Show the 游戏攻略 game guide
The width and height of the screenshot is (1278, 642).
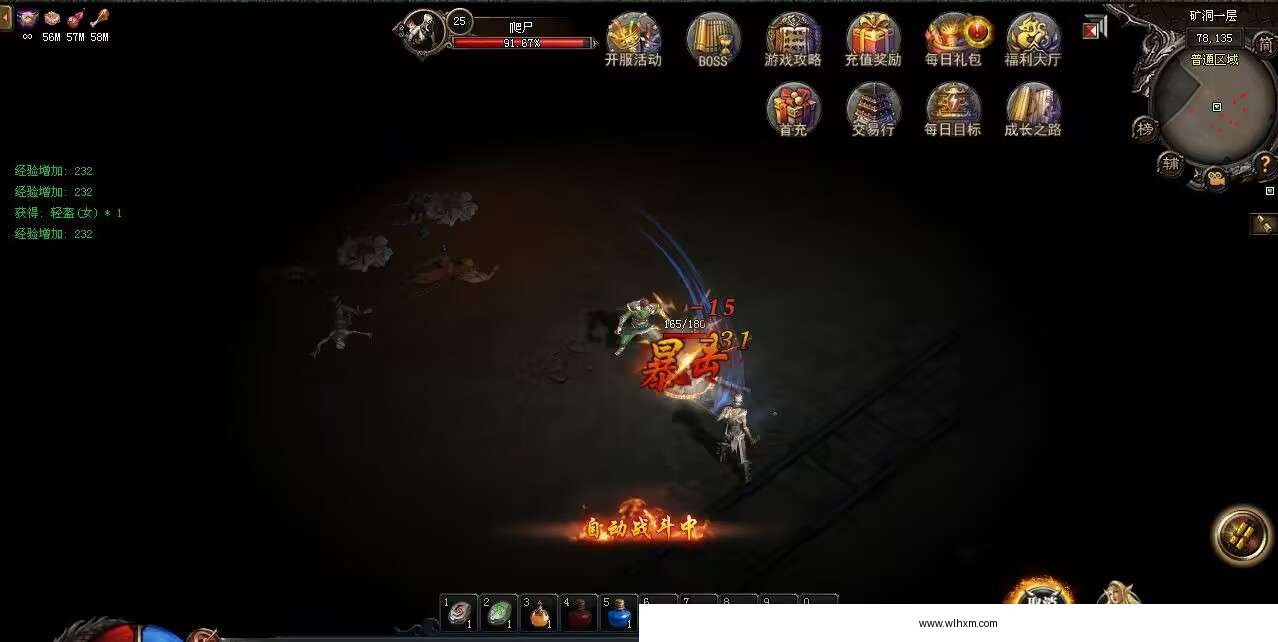coord(793,38)
